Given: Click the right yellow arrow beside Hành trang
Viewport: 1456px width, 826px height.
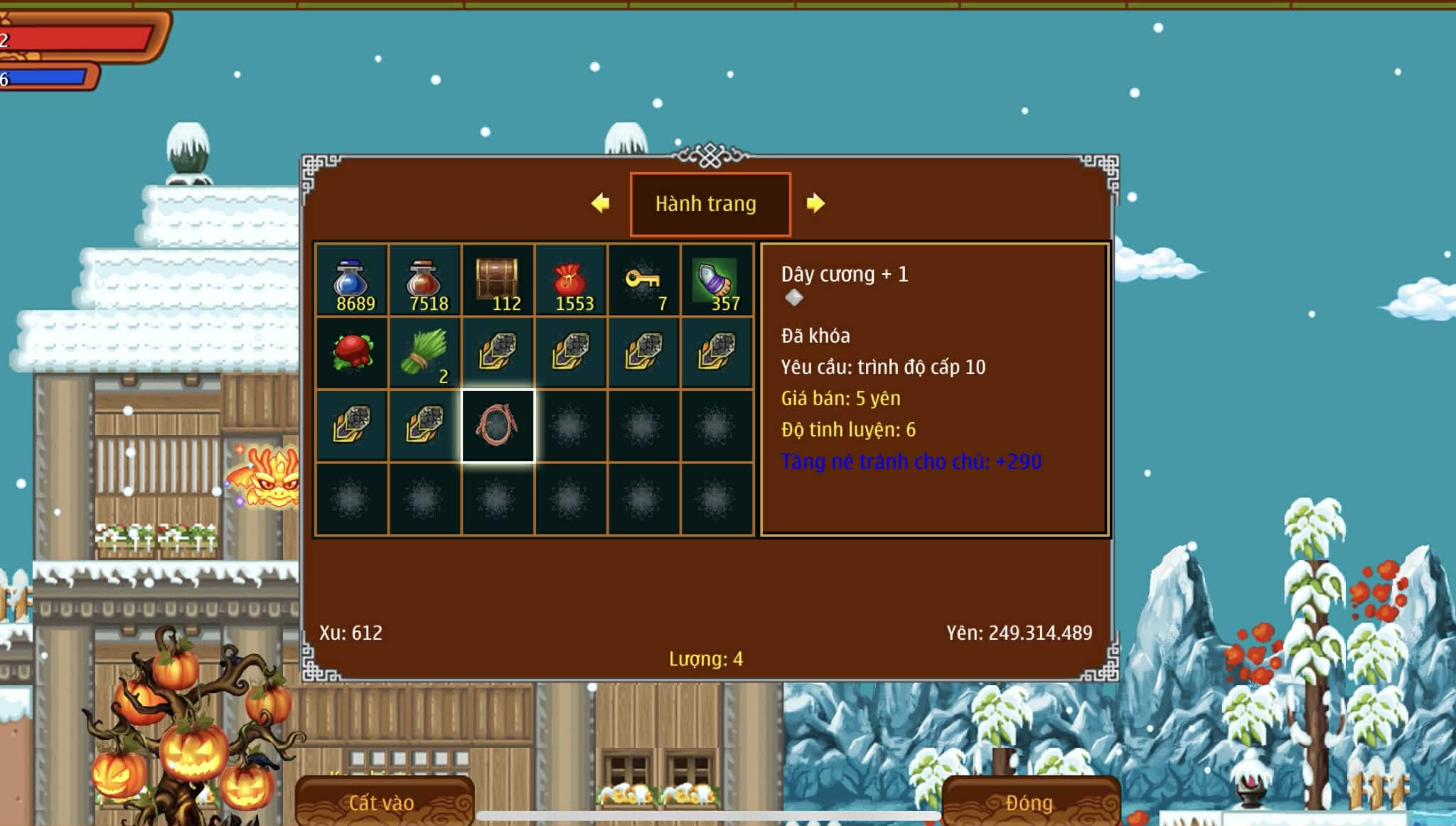Looking at the screenshot, I should tap(815, 203).
